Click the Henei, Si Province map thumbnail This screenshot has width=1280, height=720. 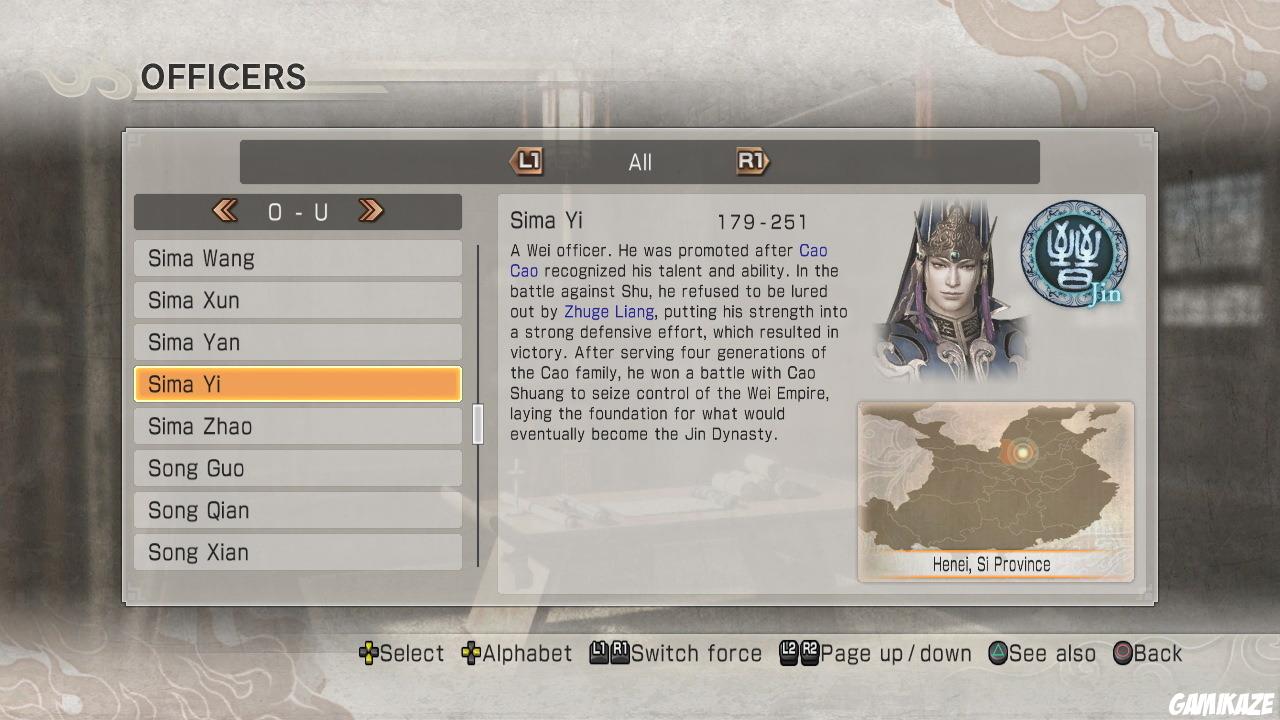click(994, 490)
